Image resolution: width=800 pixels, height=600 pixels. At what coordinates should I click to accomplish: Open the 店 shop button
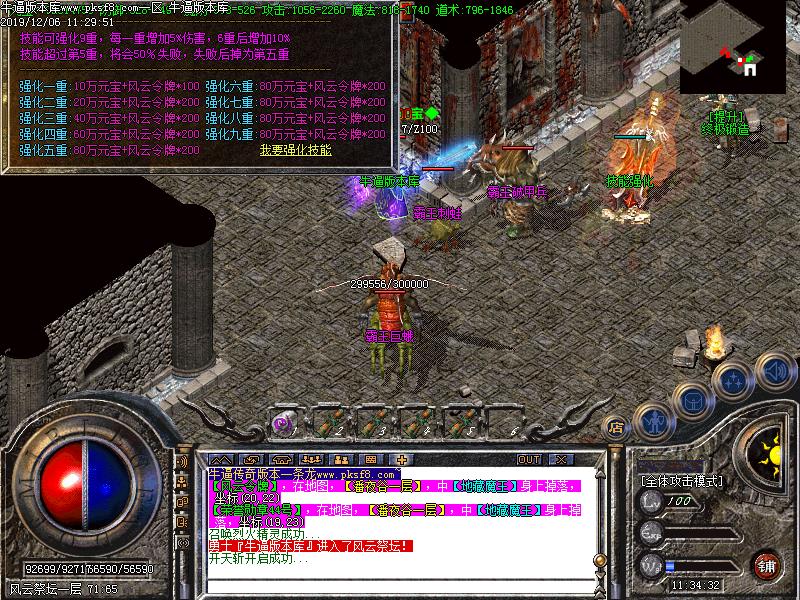[x=617, y=427]
